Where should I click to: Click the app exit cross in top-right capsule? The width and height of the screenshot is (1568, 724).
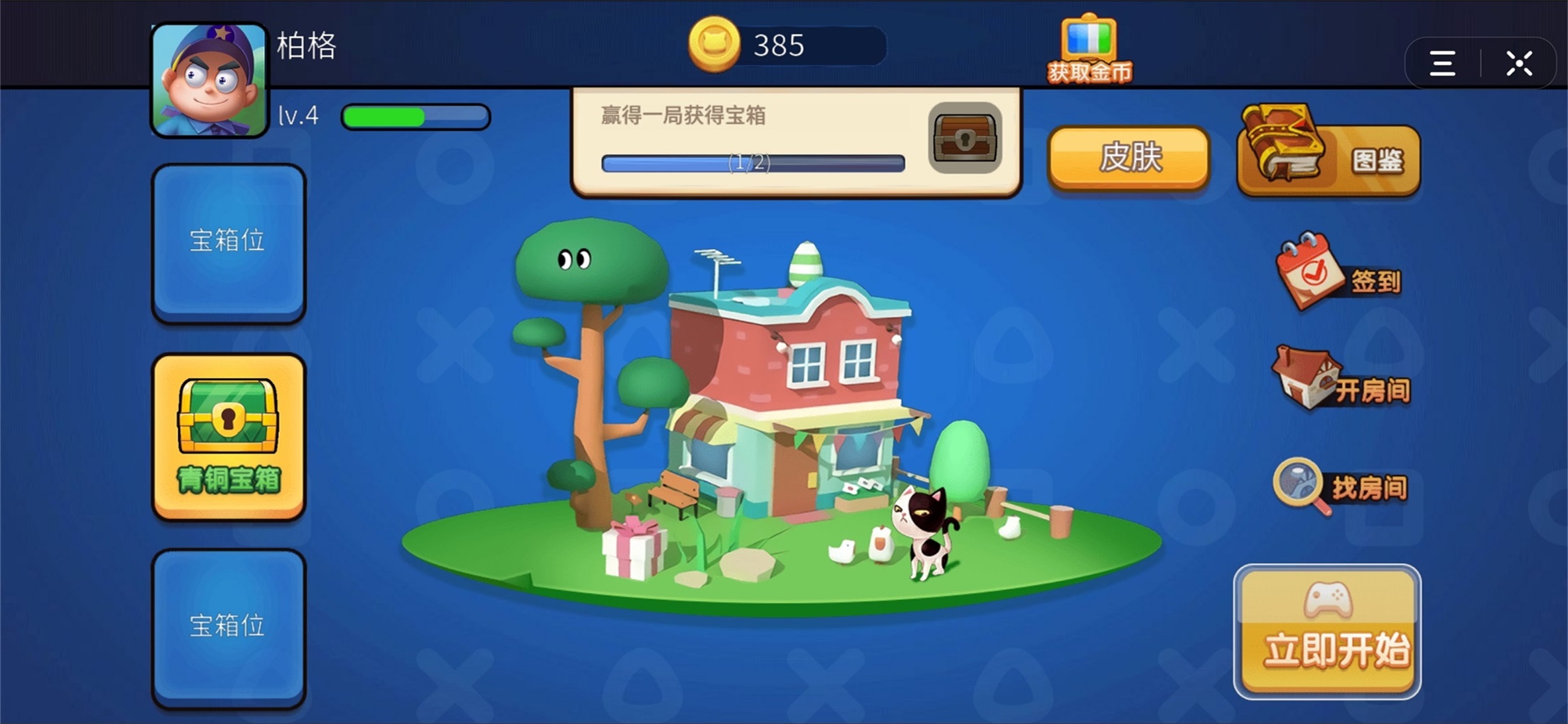coord(1520,63)
